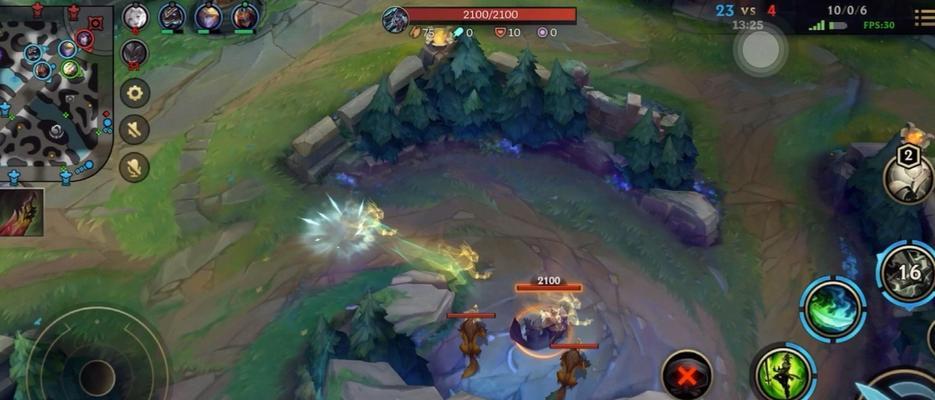Tap the translucent white circle button
935x400 pixels.
coord(761,48)
